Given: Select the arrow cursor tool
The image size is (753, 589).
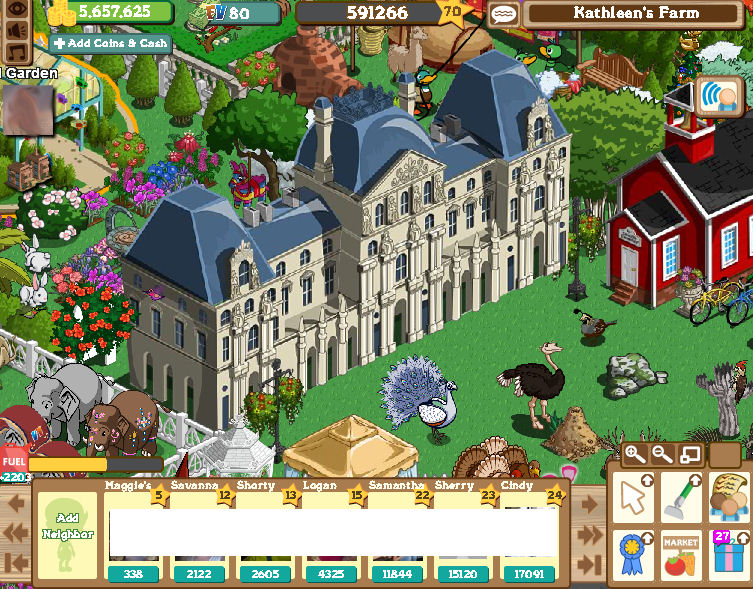Looking at the screenshot, I should [x=634, y=497].
